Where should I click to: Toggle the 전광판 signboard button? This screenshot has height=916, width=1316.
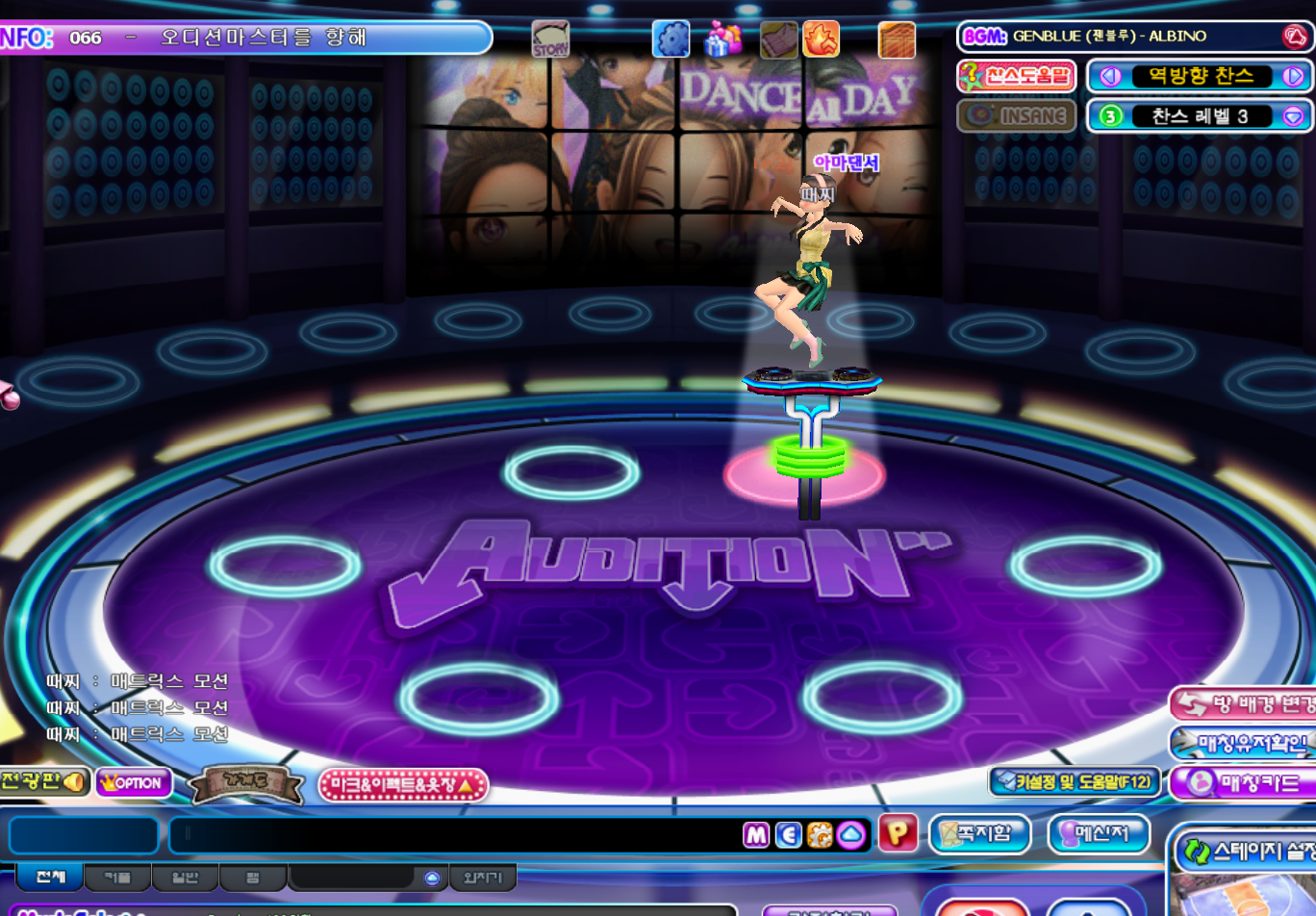(43, 781)
